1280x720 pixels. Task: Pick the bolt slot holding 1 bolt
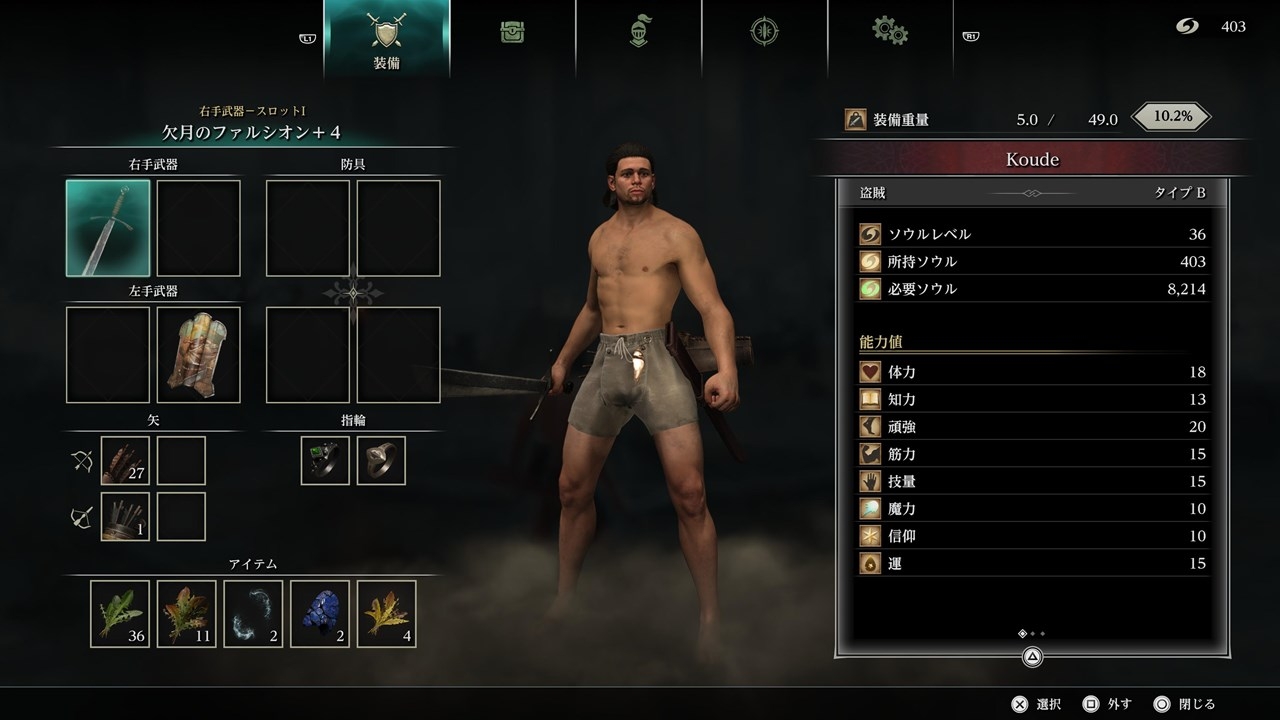tap(125, 517)
